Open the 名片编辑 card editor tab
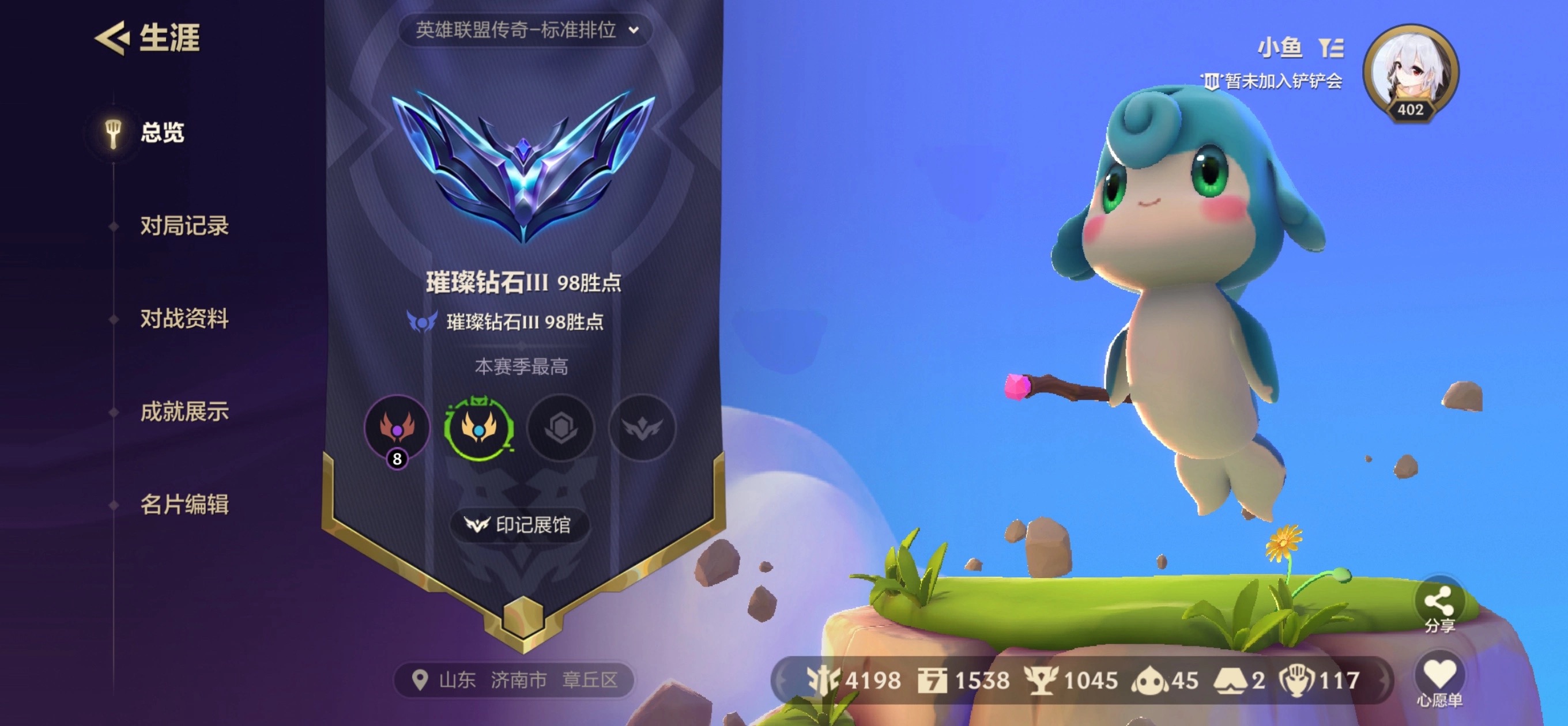 pos(184,505)
